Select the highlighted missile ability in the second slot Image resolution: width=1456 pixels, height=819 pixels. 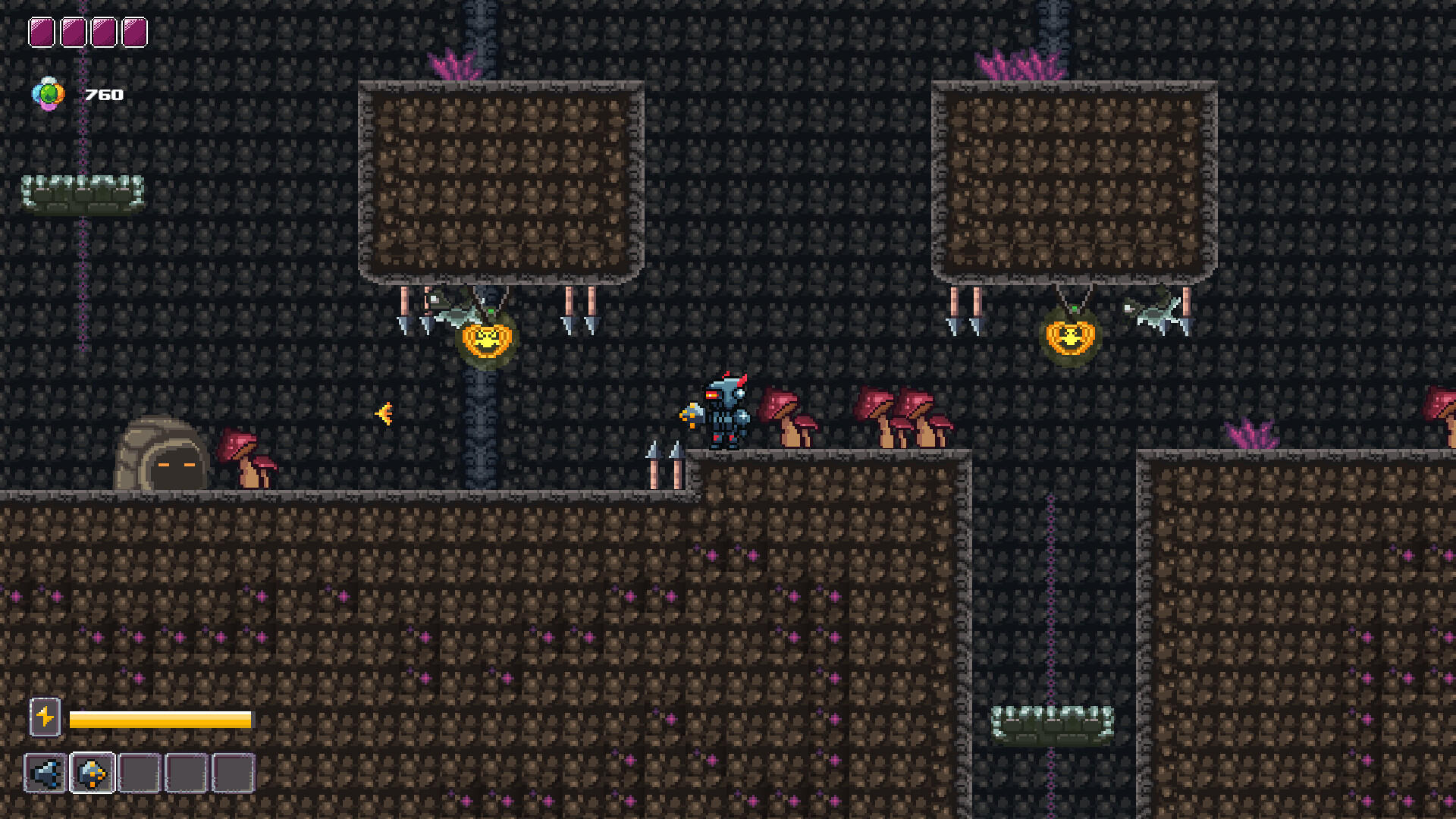pos(91,772)
